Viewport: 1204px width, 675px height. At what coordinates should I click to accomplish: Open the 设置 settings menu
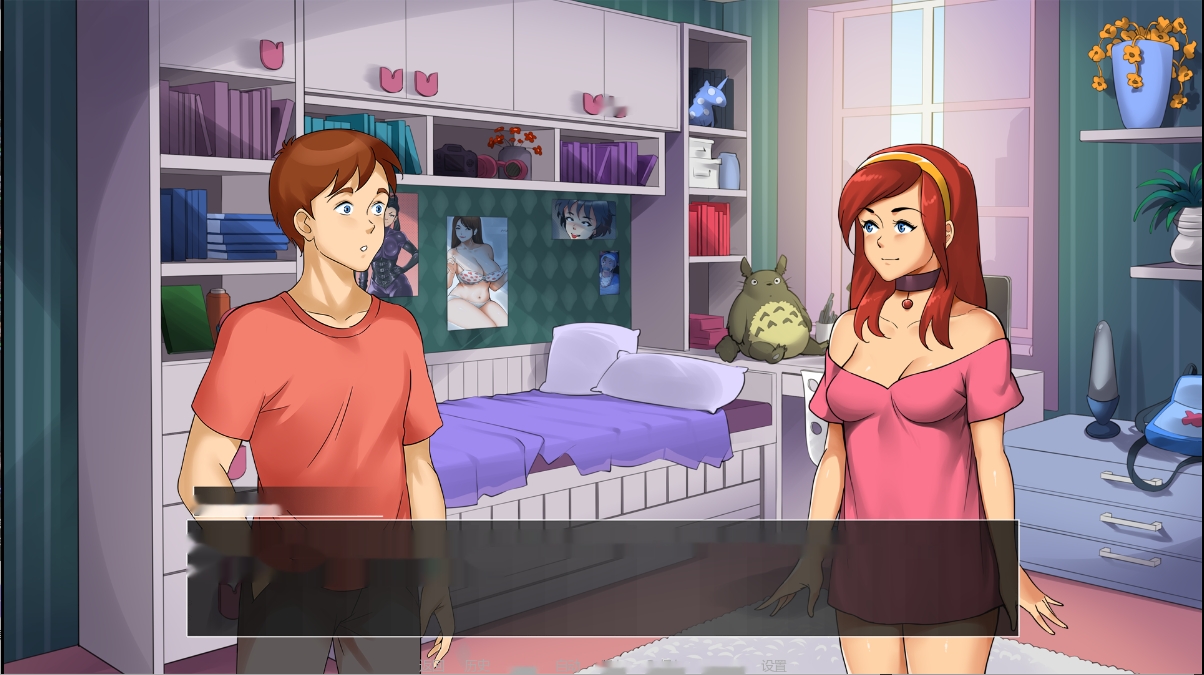coord(774,666)
